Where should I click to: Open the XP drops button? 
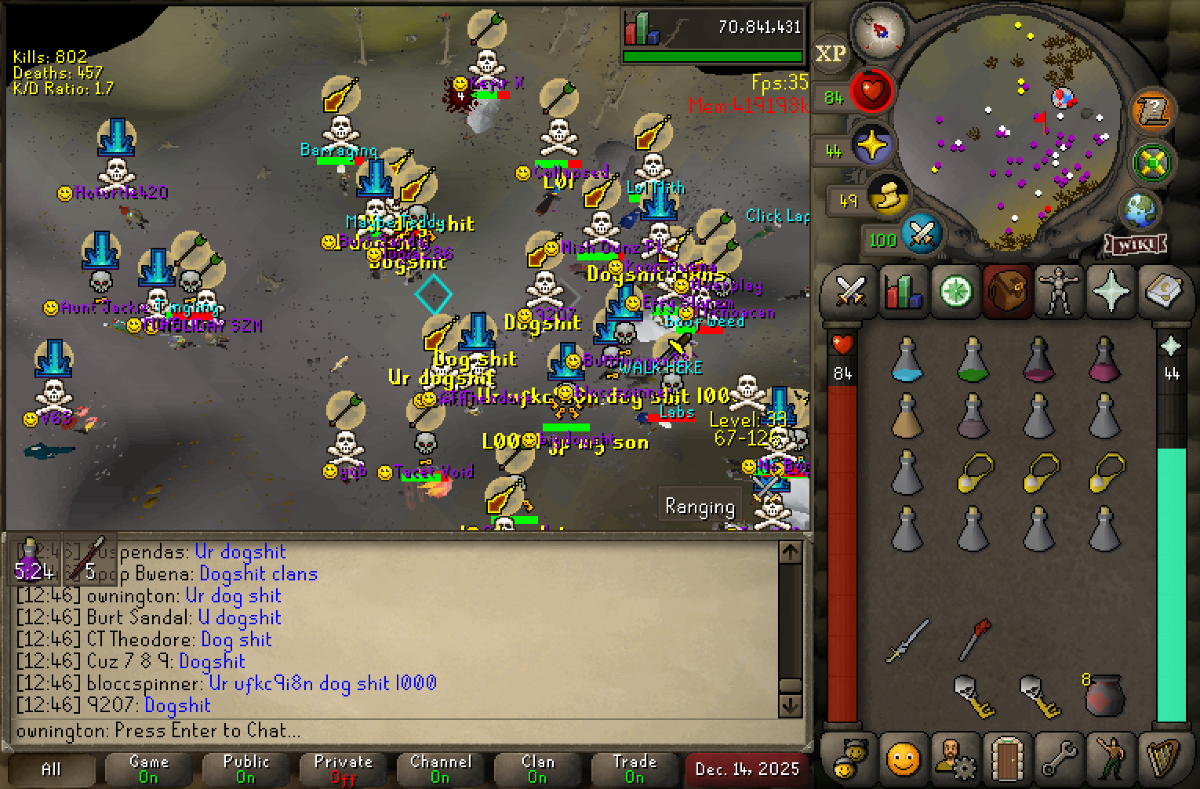(831, 53)
